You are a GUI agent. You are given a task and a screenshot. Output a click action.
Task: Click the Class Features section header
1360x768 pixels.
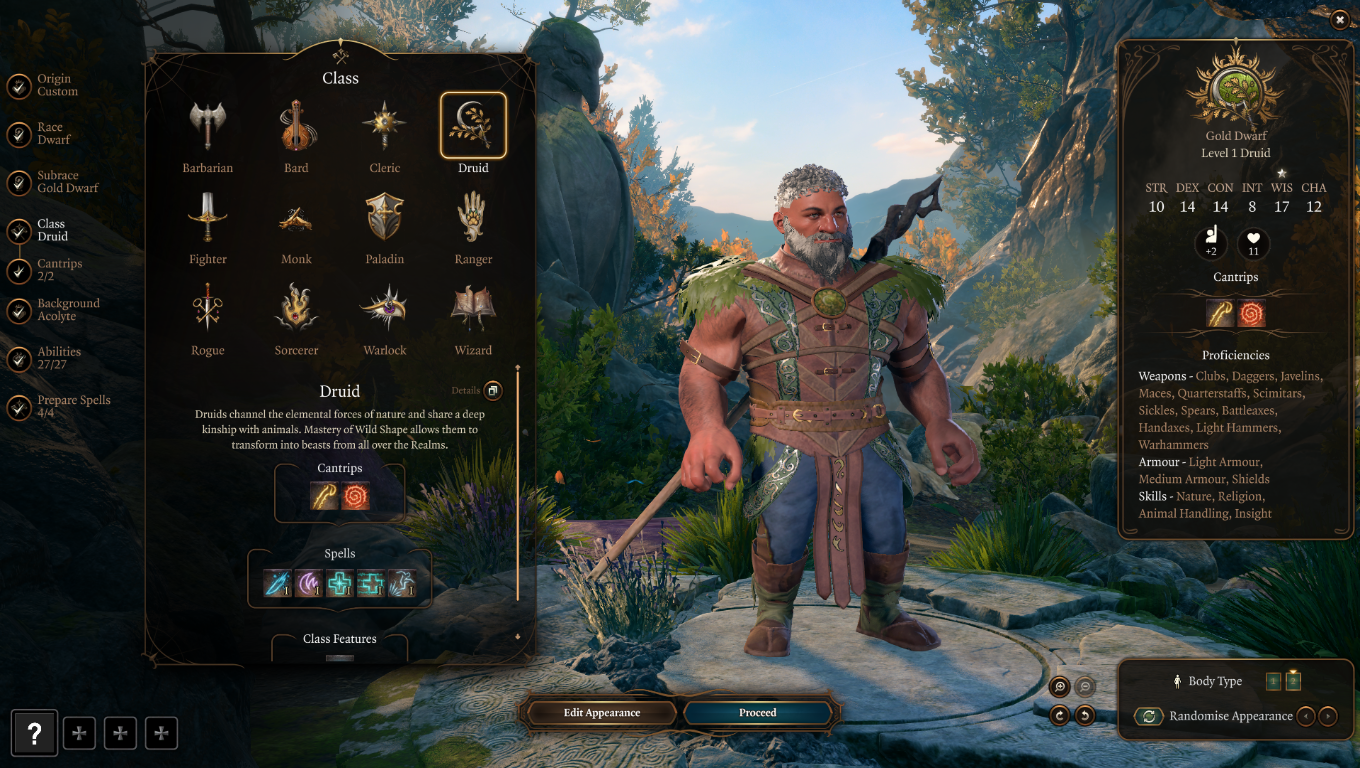pyautogui.click(x=340, y=639)
